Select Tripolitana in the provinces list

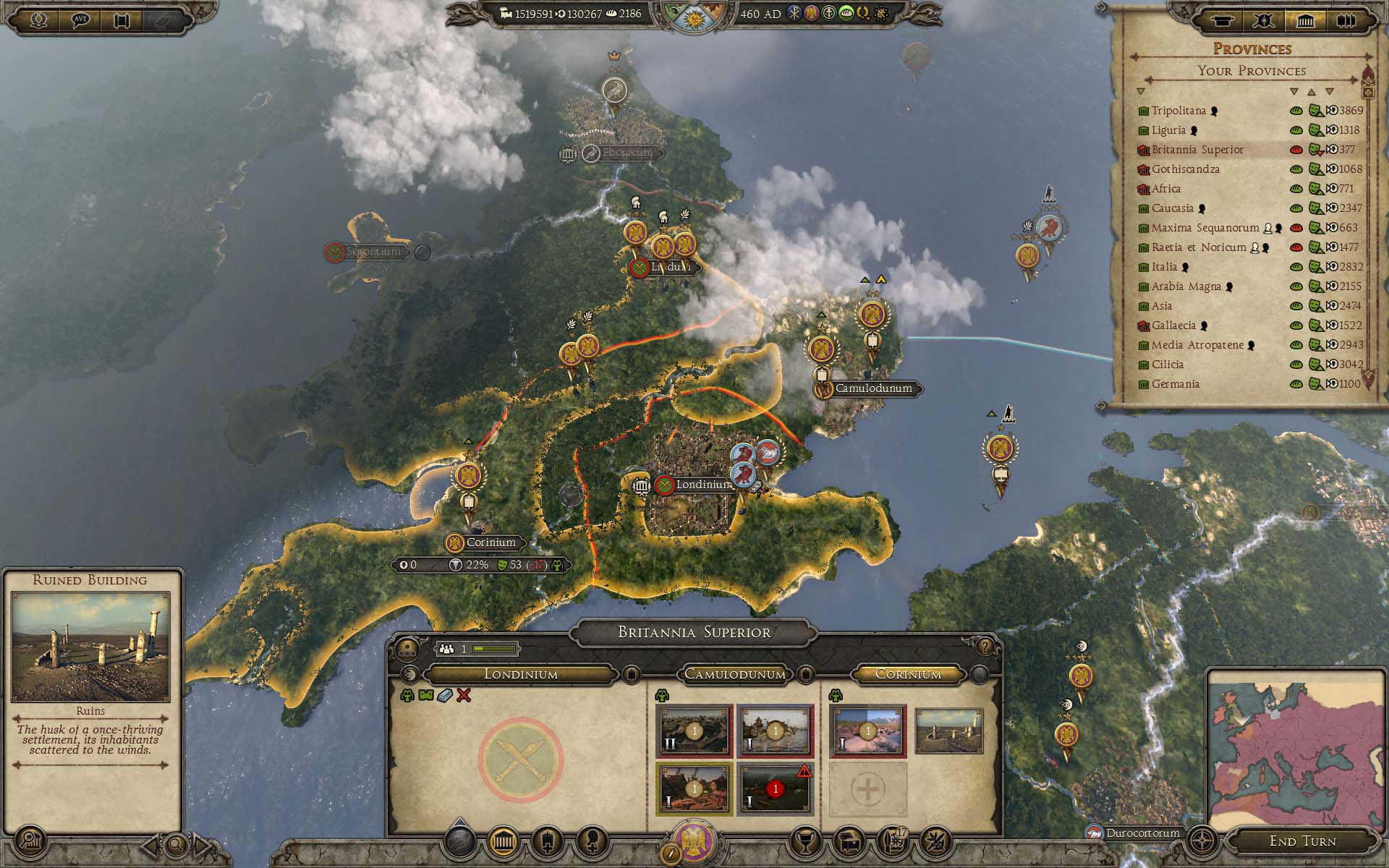pyautogui.click(x=1178, y=111)
